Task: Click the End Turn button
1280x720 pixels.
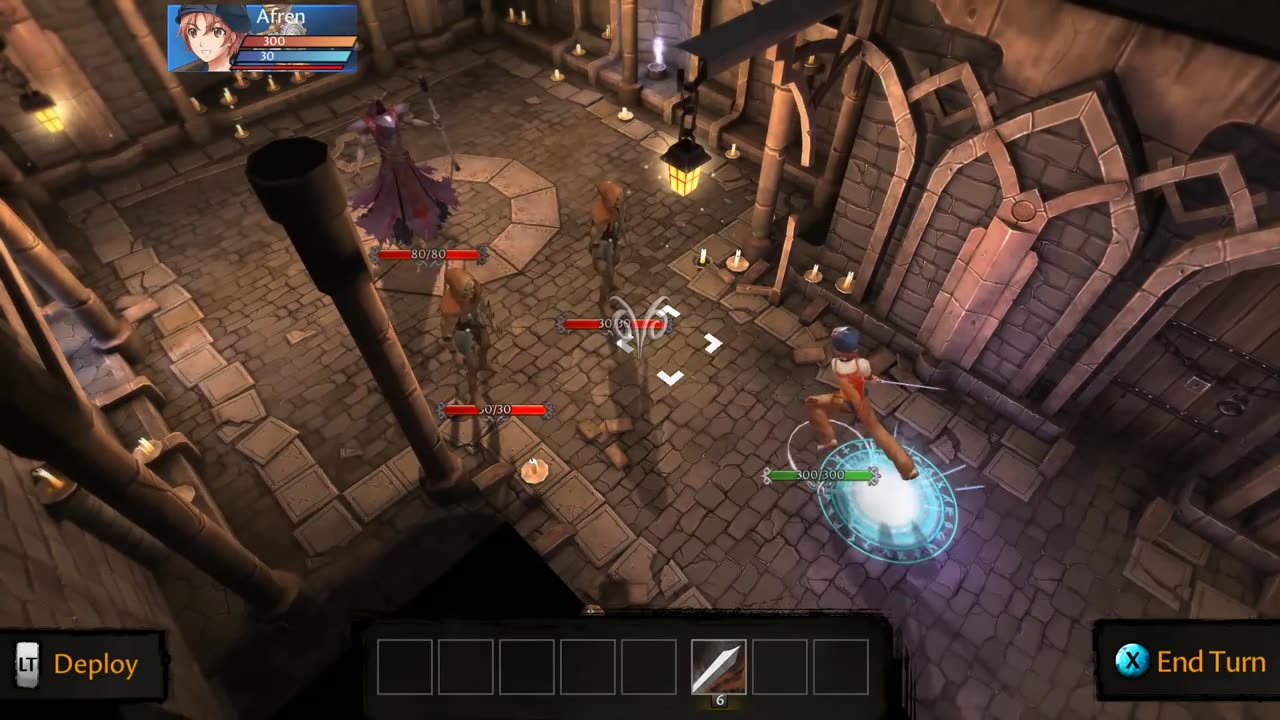Action: [x=1190, y=662]
